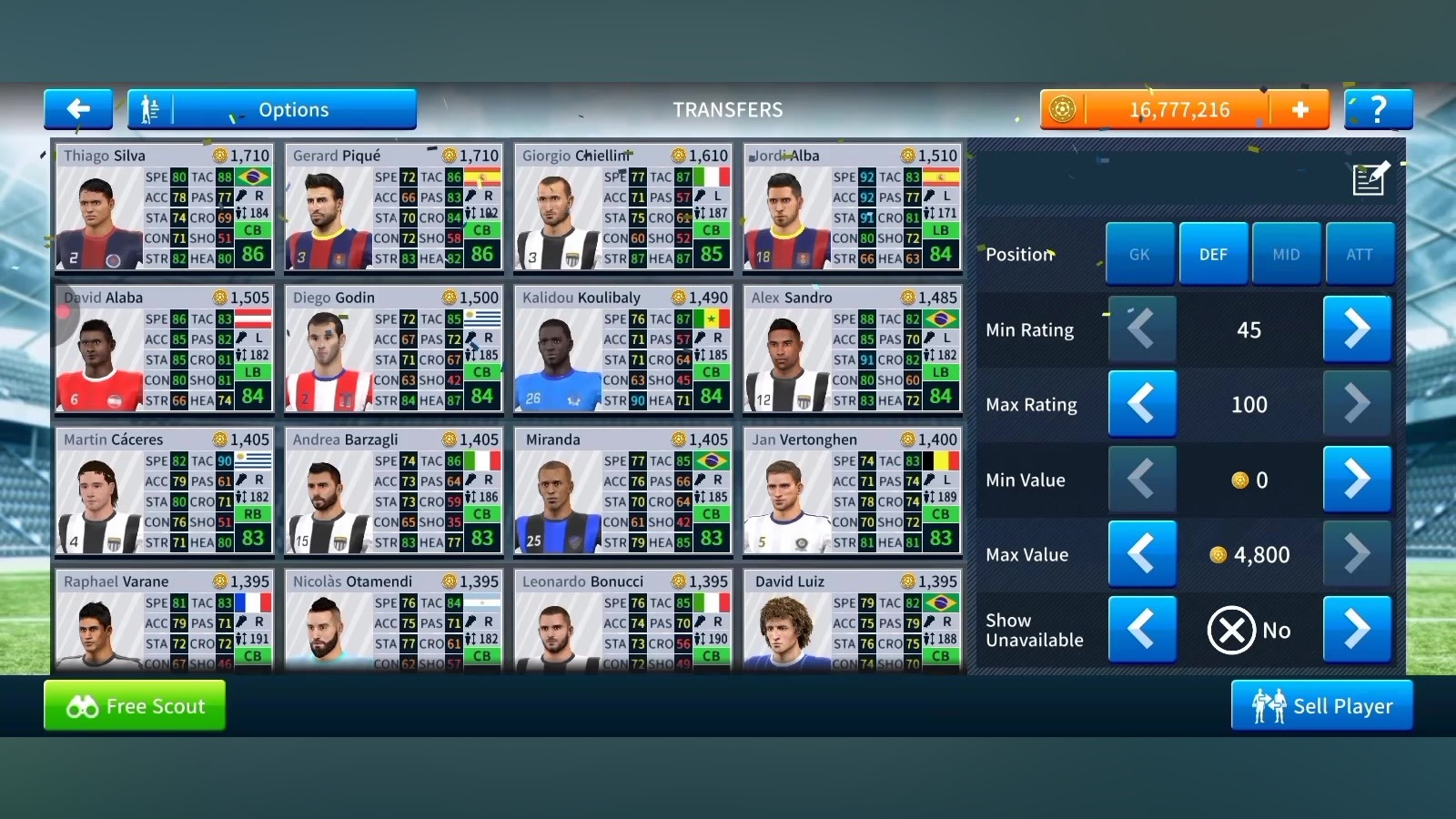Open the question mark help
Screen dimensions: 1456x819
1378,109
